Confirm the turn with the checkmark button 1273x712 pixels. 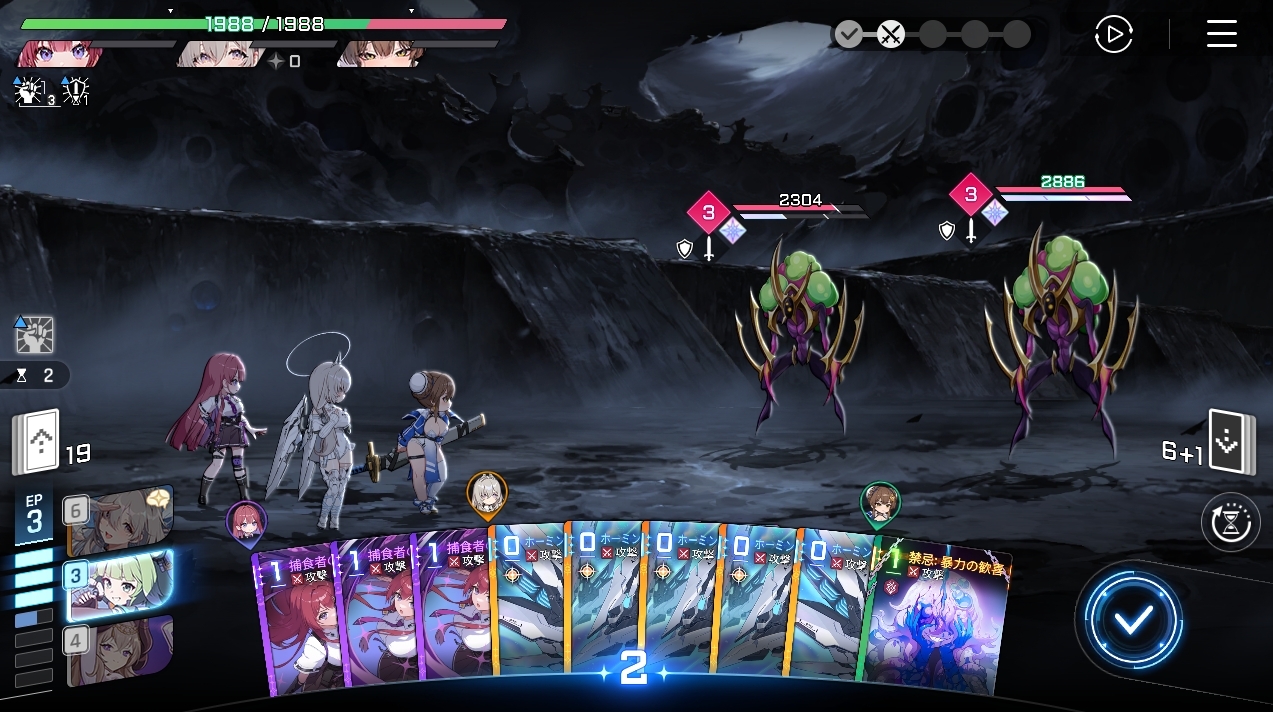coord(1133,620)
